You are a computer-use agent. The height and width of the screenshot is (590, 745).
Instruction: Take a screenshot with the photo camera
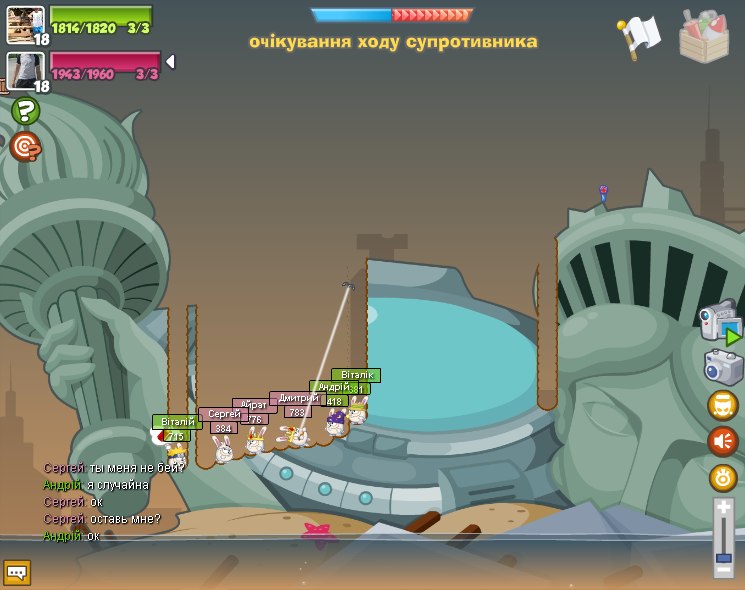(x=723, y=367)
